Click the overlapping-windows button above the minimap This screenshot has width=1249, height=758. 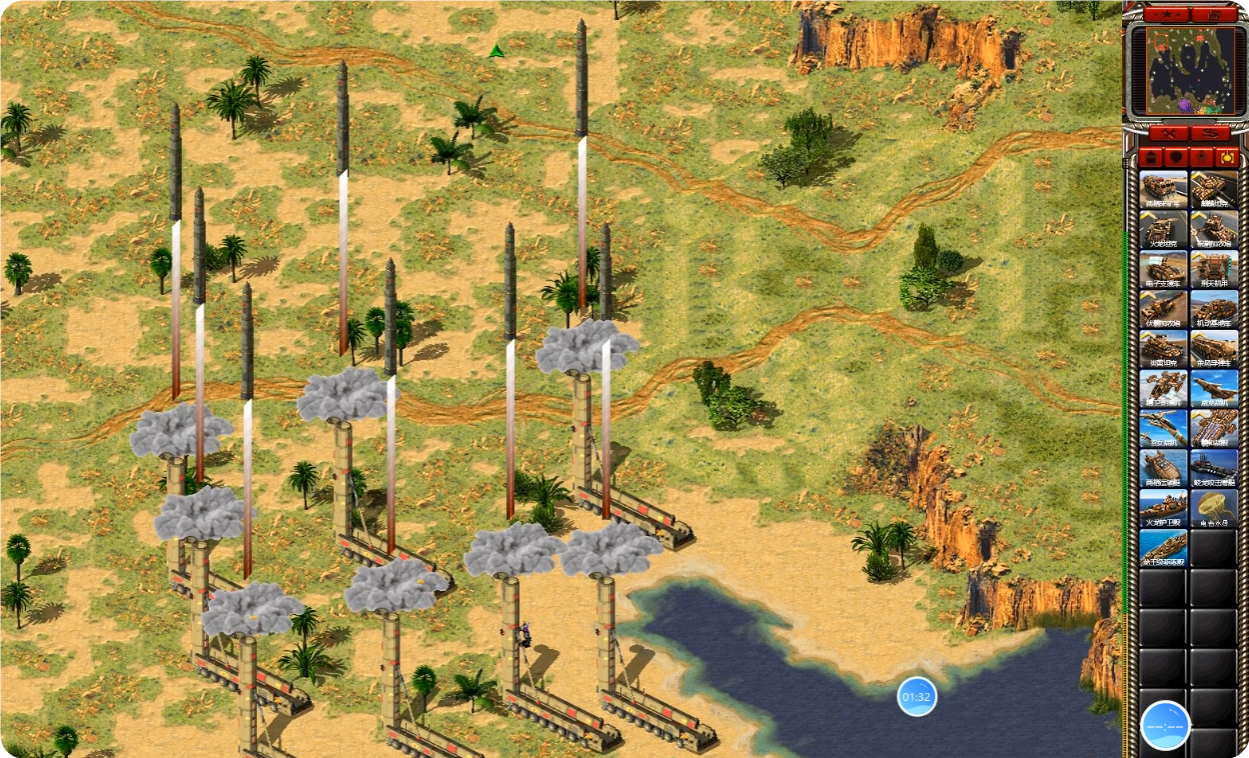[x=1213, y=15]
